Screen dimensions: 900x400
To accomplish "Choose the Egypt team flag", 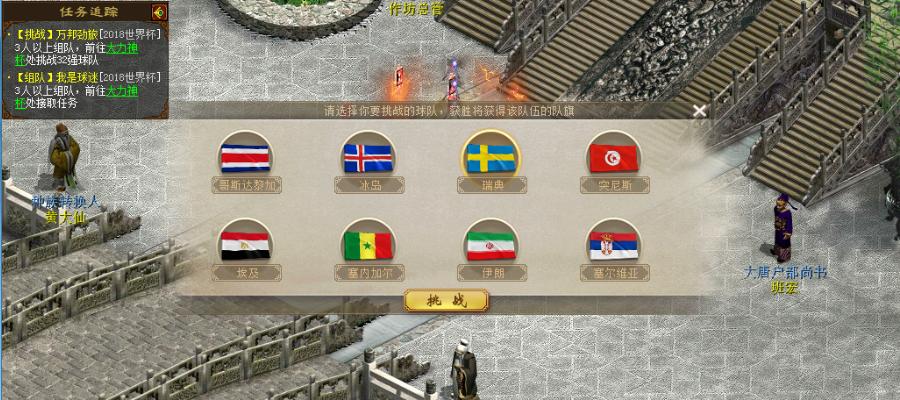I will [x=245, y=244].
